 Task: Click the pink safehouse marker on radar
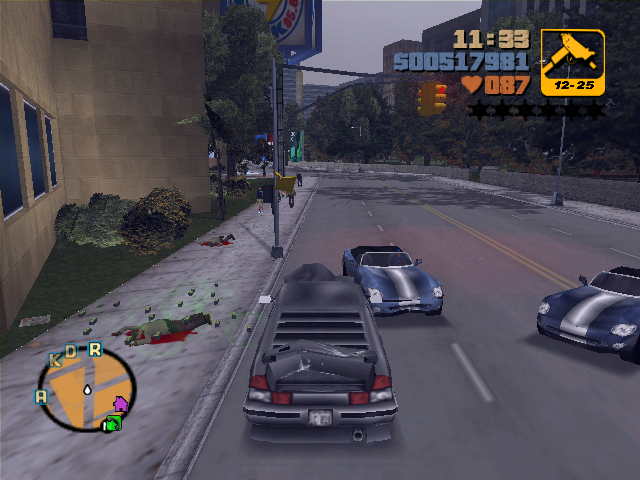(x=121, y=405)
